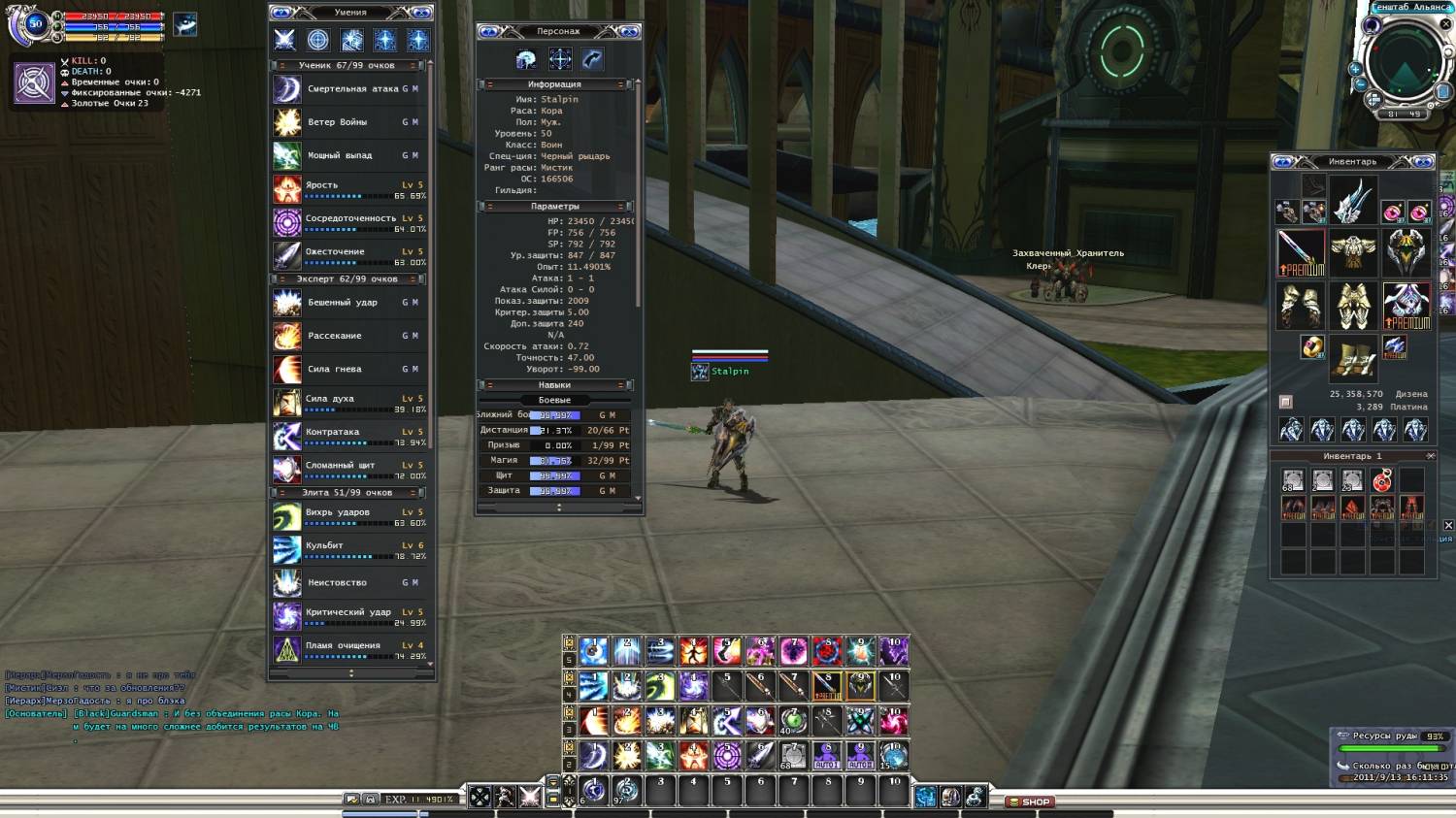Screen dimensions: 1456x818
Task: Select the Ярость skill row
Action: point(349,189)
